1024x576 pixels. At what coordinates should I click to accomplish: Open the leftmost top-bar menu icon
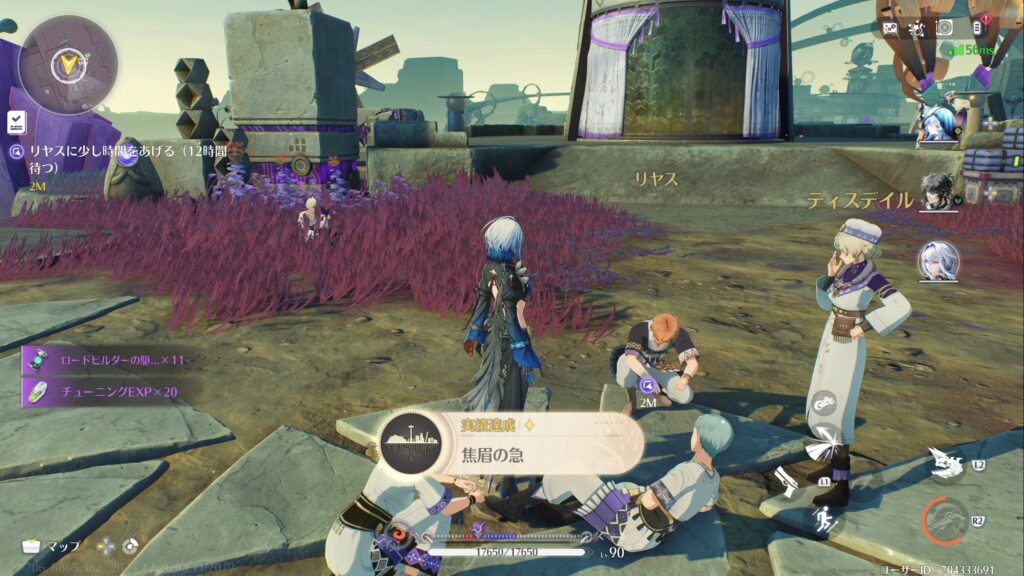coord(889,29)
